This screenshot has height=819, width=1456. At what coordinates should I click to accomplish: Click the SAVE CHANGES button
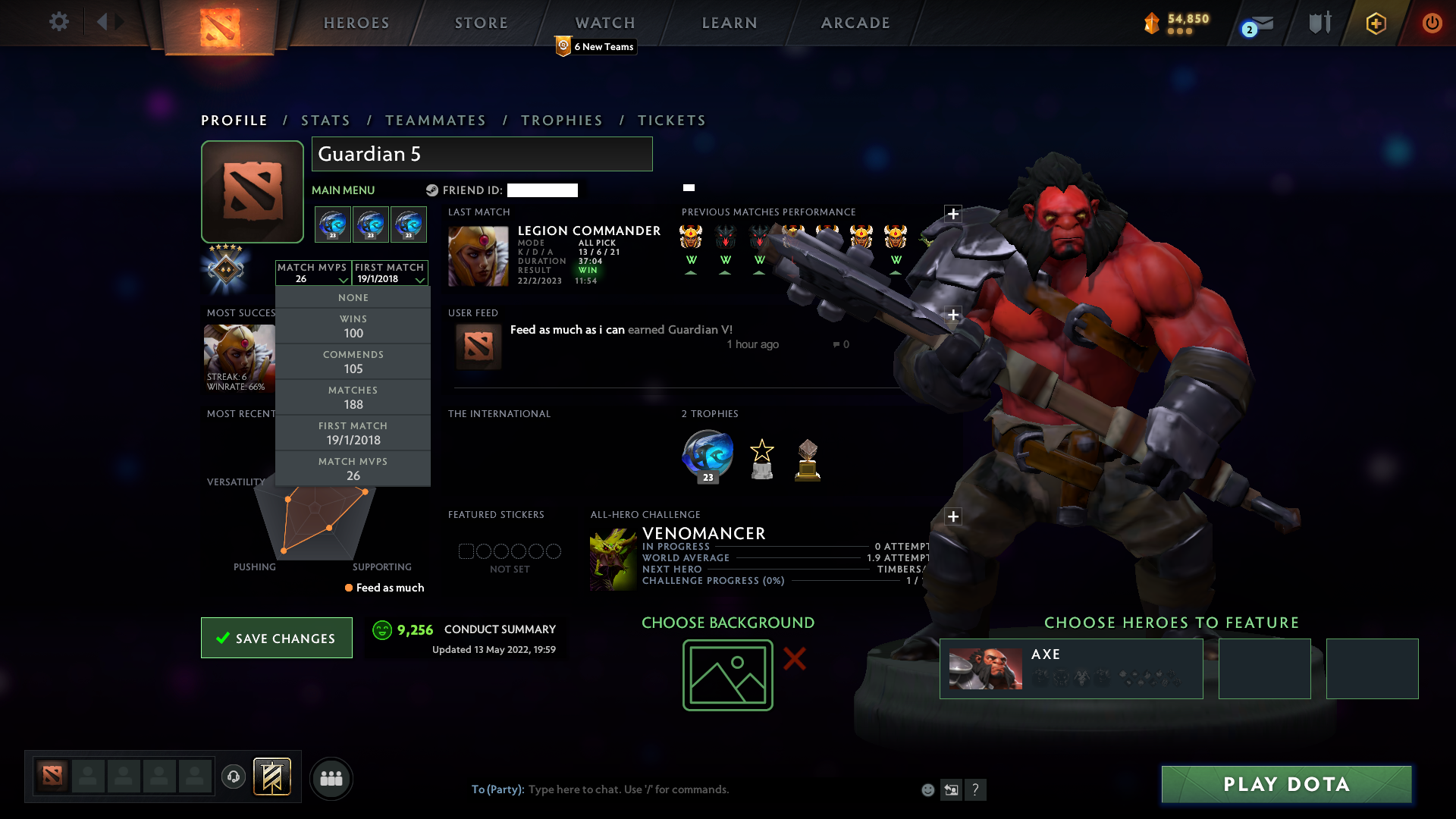coord(276,638)
